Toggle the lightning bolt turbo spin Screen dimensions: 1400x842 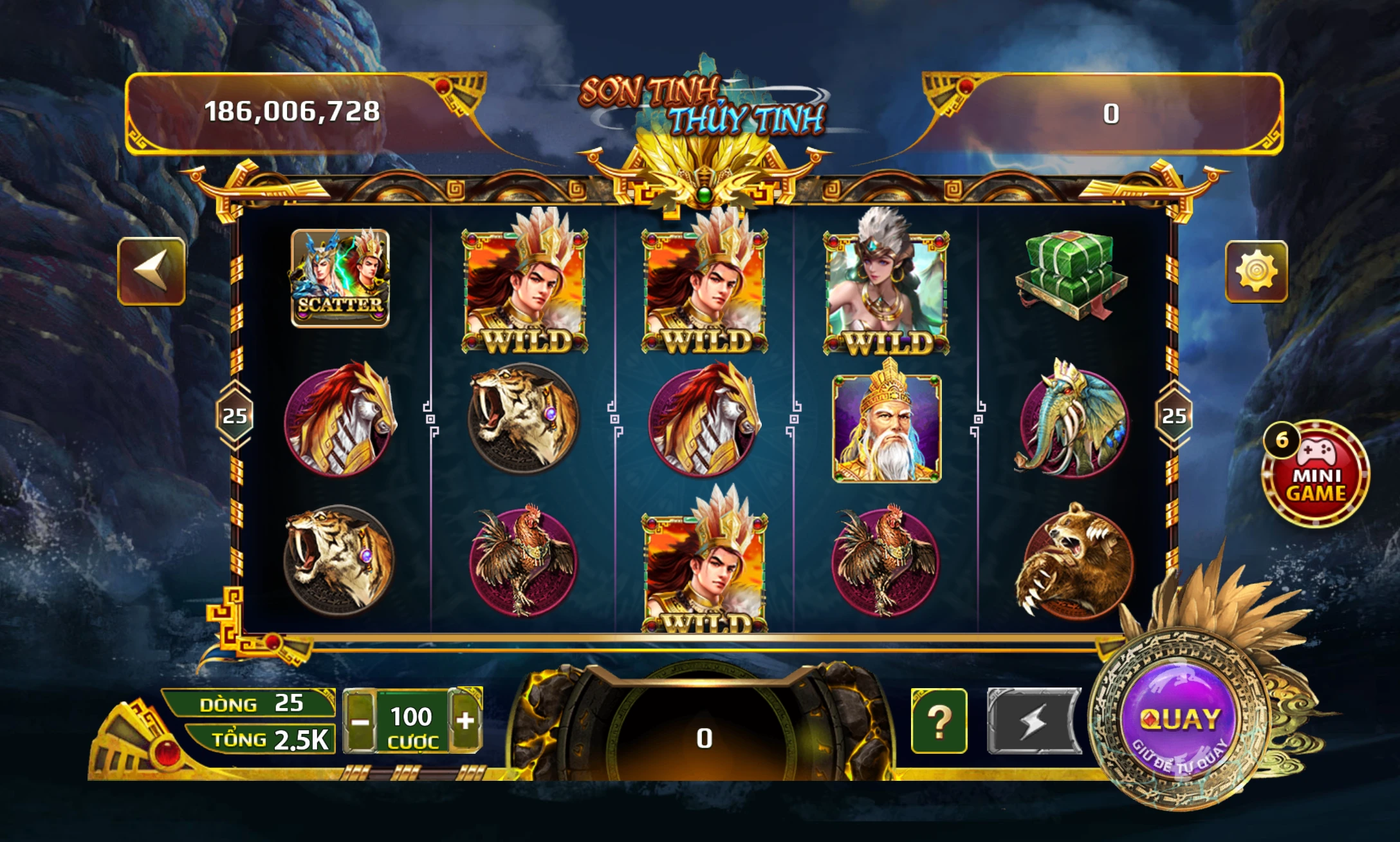(1033, 721)
